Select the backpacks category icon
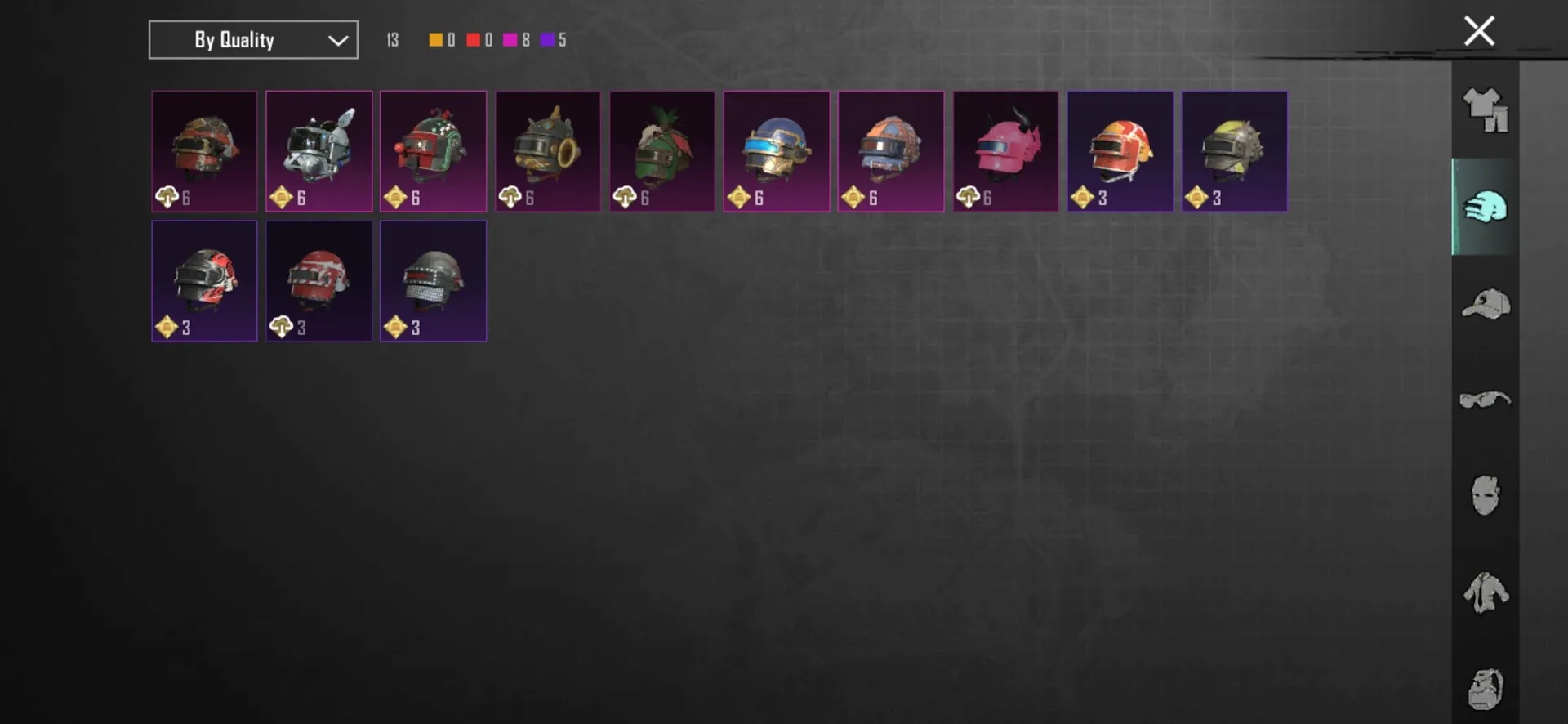 click(1486, 688)
